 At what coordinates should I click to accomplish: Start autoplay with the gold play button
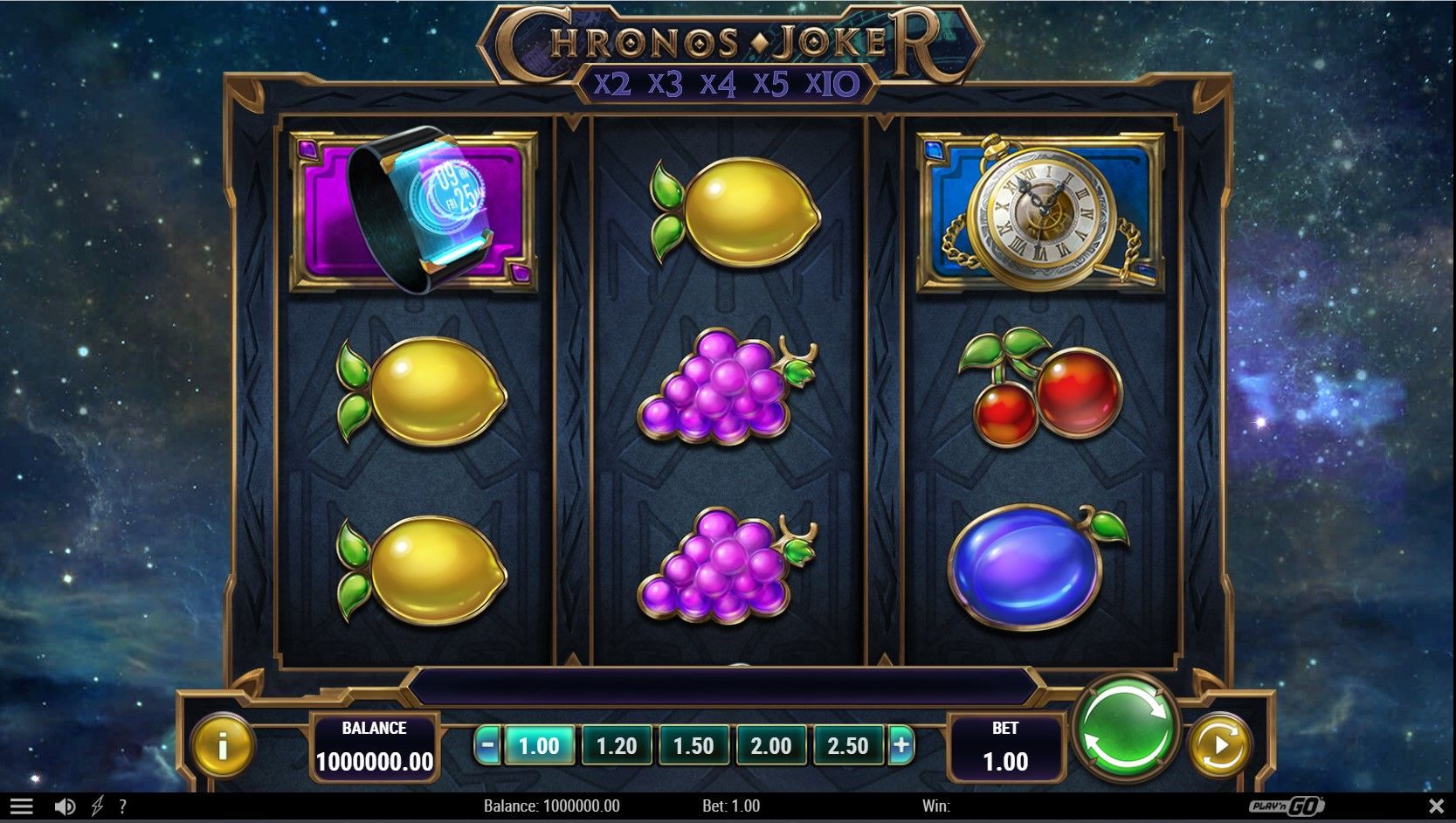coord(1219,745)
